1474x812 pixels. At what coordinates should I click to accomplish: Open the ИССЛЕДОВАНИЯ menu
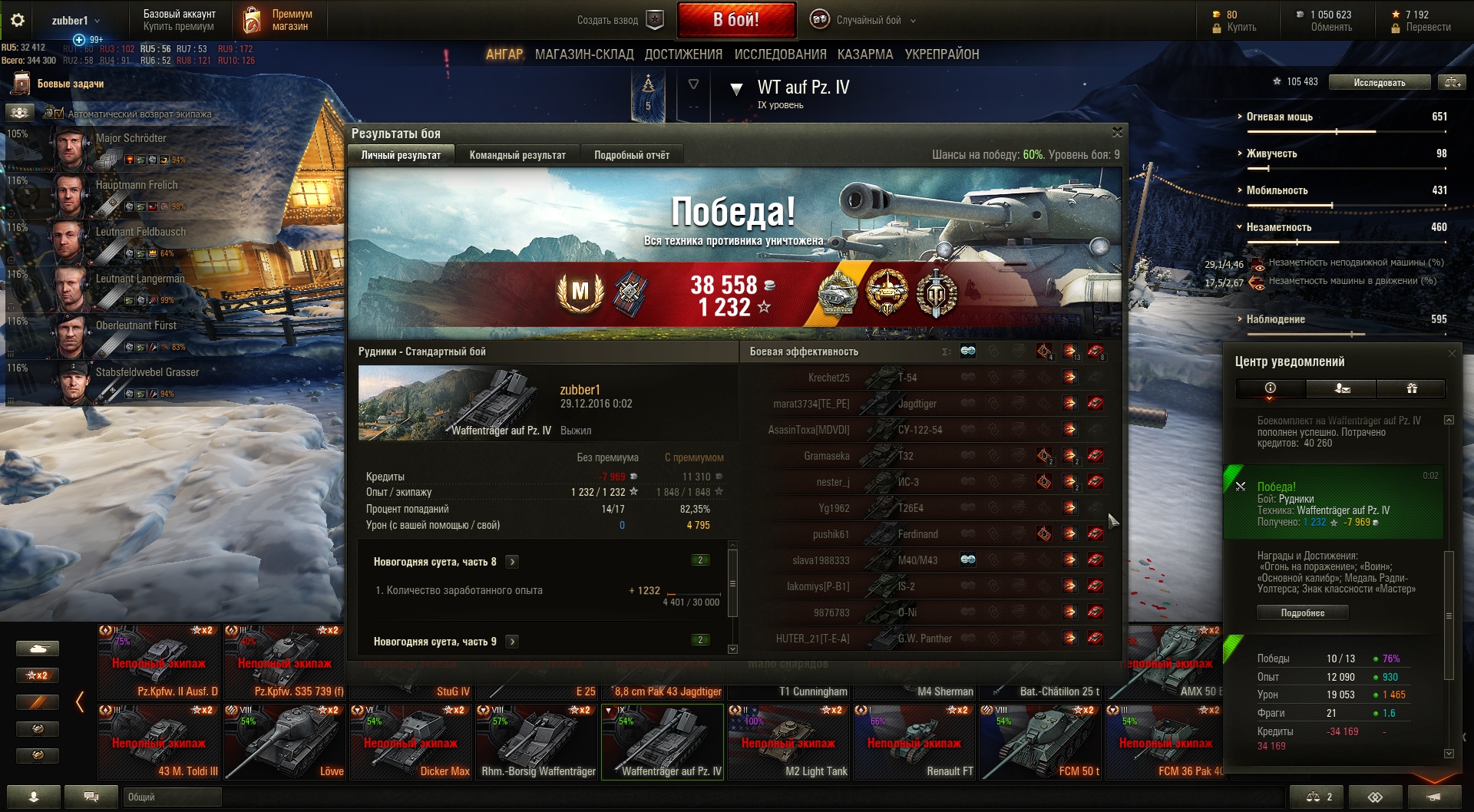tap(780, 54)
